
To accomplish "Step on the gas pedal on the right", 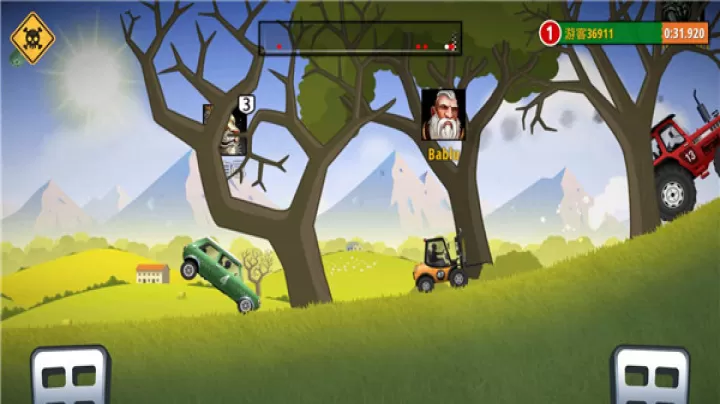I will [x=650, y=375].
